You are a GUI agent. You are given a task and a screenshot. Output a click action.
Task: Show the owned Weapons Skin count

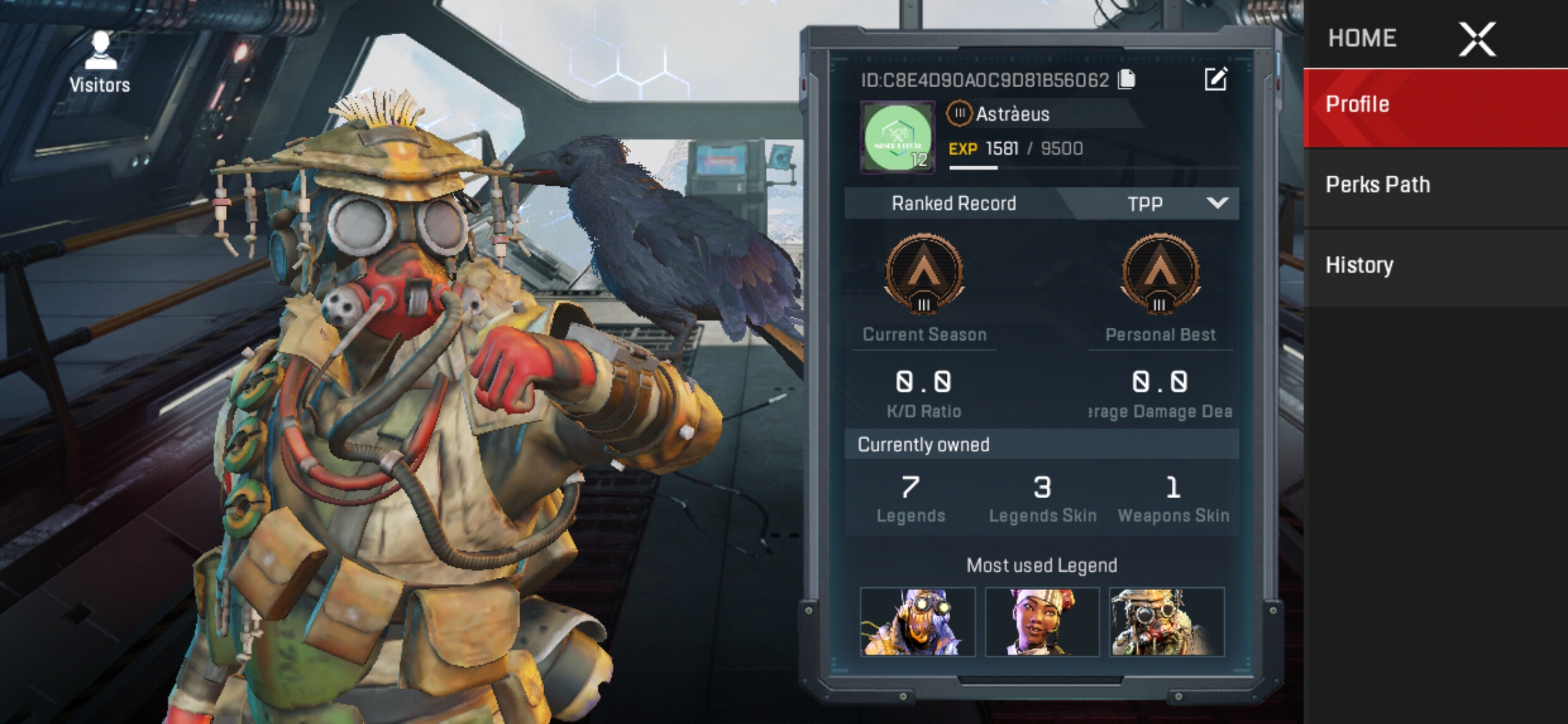click(1173, 498)
